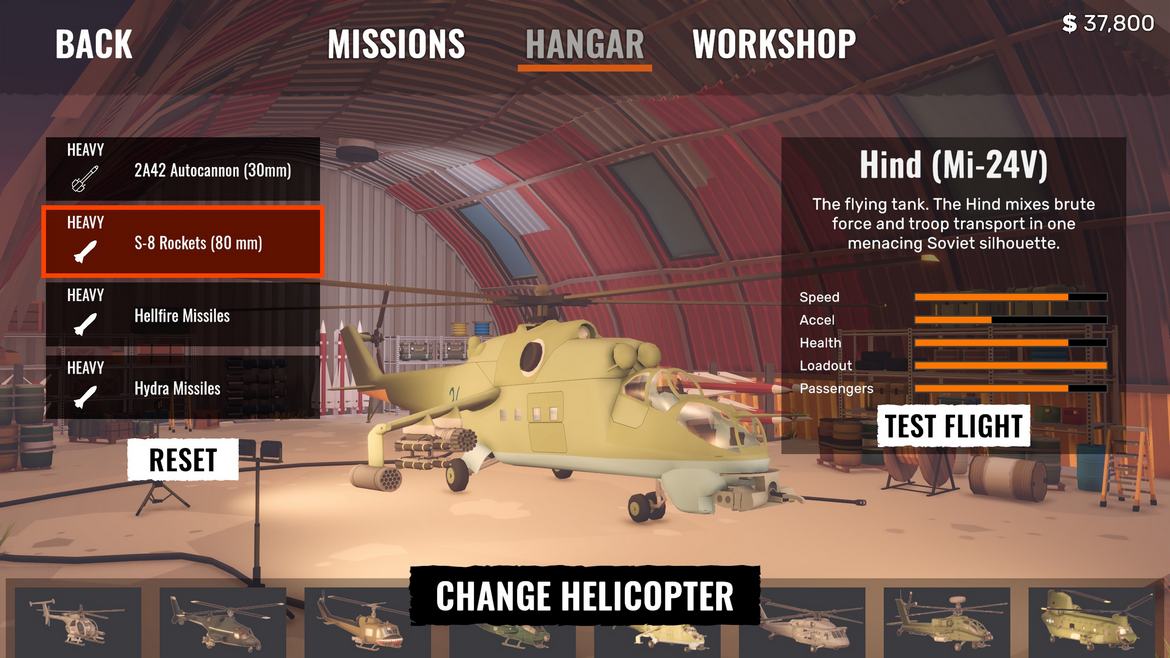The image size is (1170, 658).
Task: Open the Hangar tab
Action: click(584, 44)
